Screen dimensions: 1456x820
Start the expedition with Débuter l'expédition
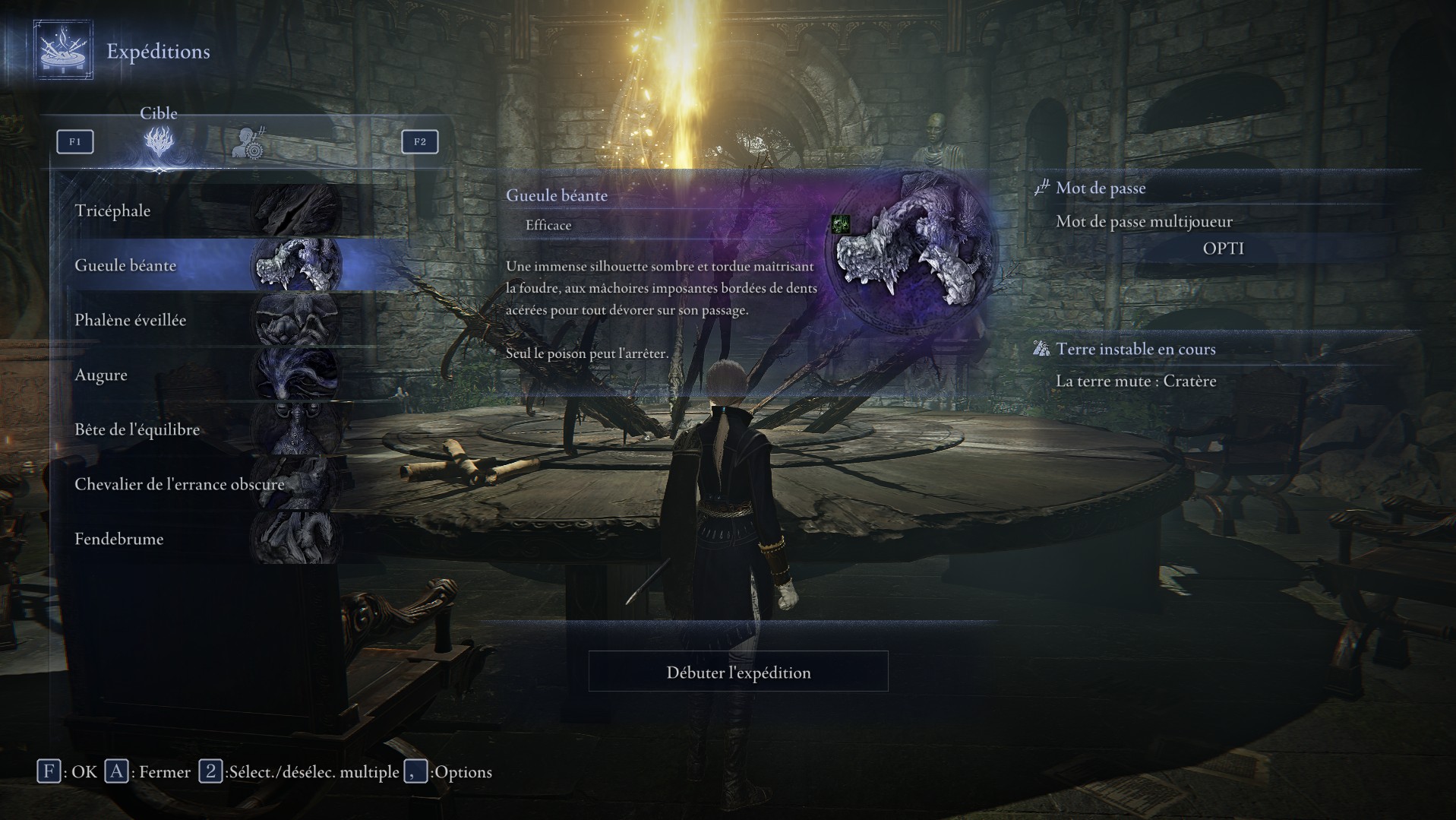[x=738, y=672]
